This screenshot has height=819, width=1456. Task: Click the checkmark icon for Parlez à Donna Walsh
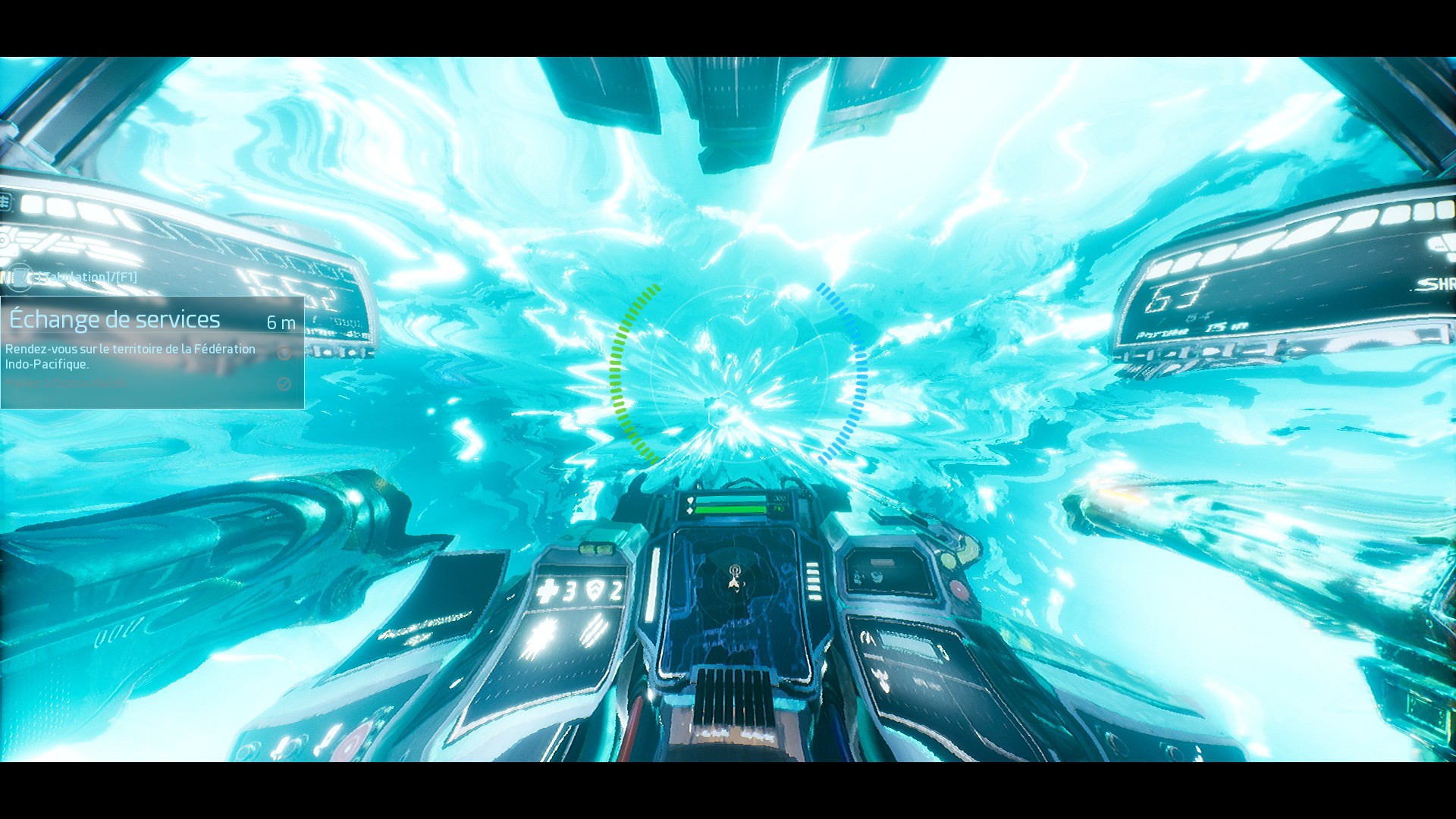pos(284,383)
